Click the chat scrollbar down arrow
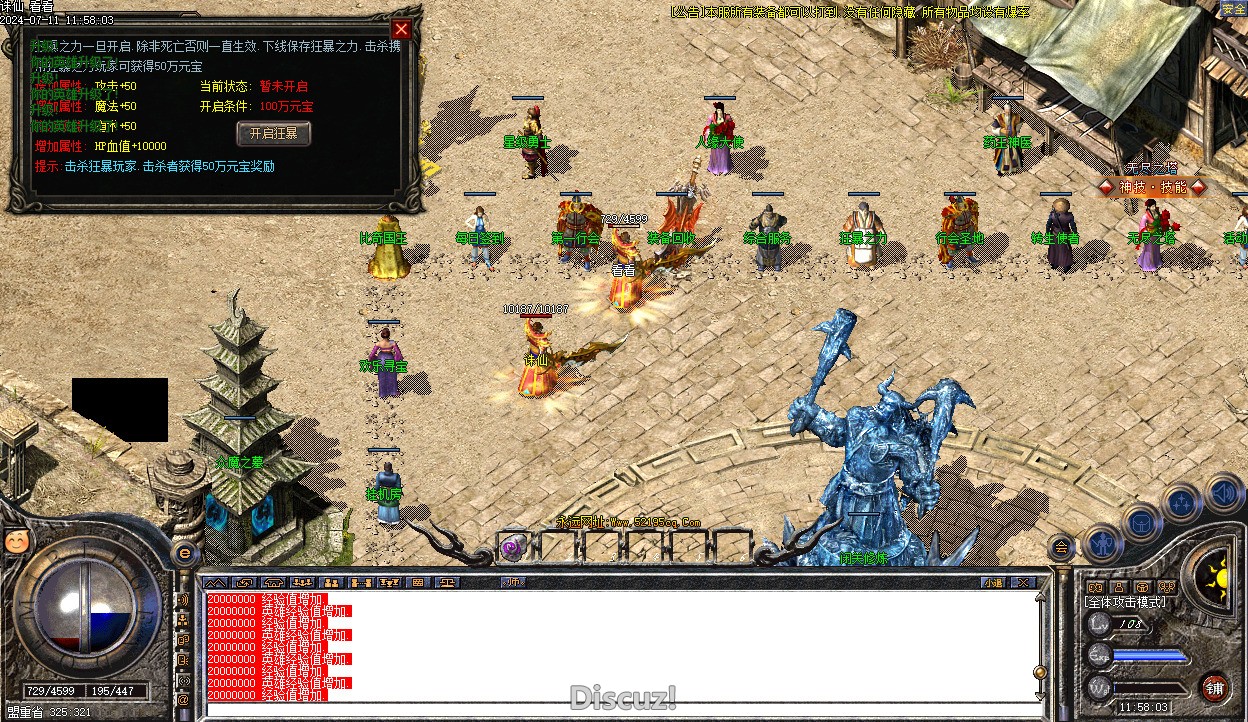The width and height of the screenshot is (1248, 722). (x=1040, y=696)
